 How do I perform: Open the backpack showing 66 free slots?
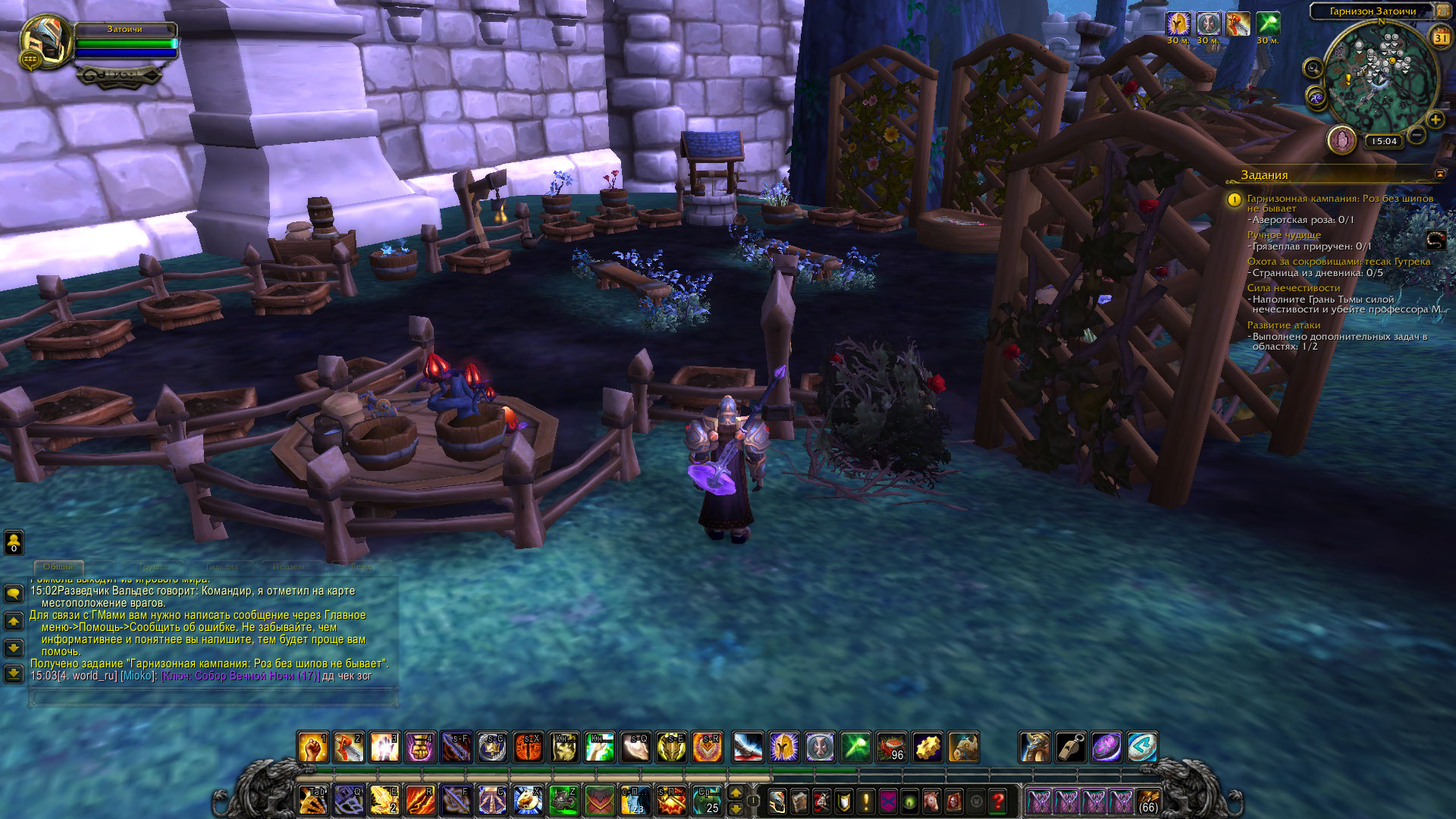pos(1148,802)
